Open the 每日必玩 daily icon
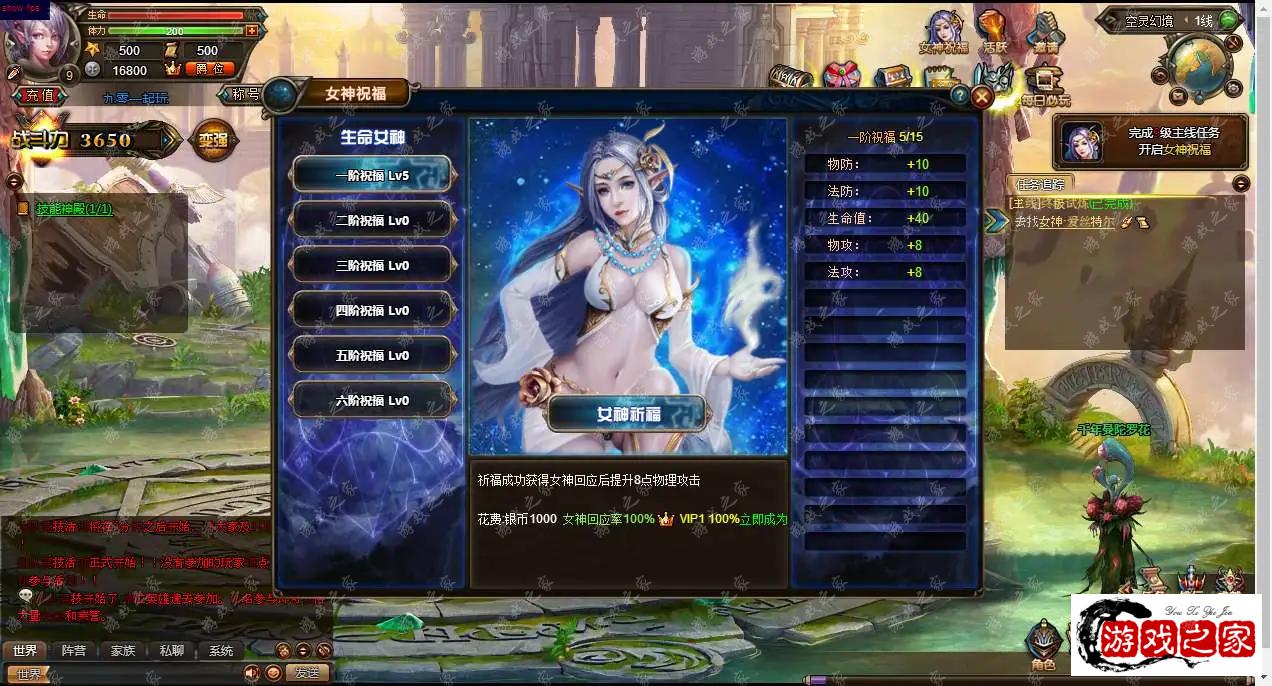1272x686 pixels. coord(1045,84)
